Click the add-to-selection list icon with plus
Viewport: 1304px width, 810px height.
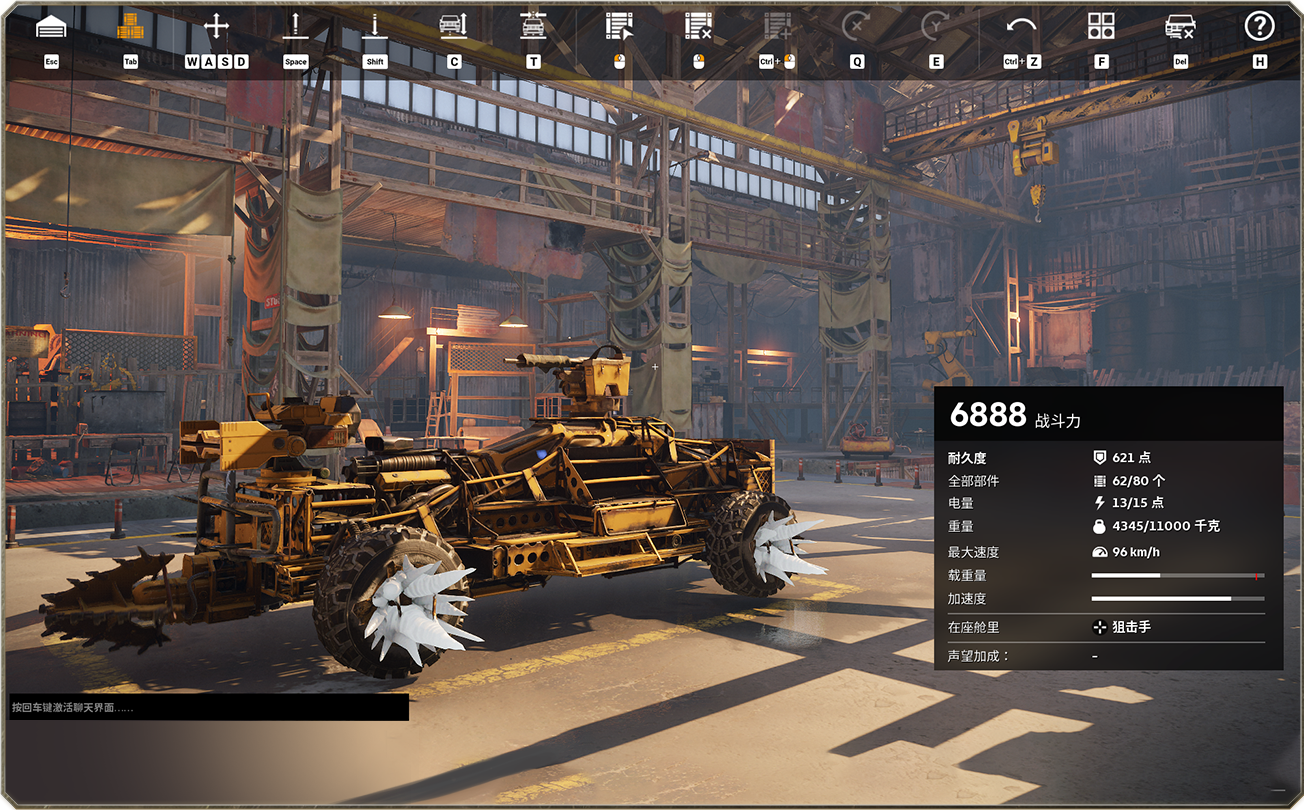[777, 27]
